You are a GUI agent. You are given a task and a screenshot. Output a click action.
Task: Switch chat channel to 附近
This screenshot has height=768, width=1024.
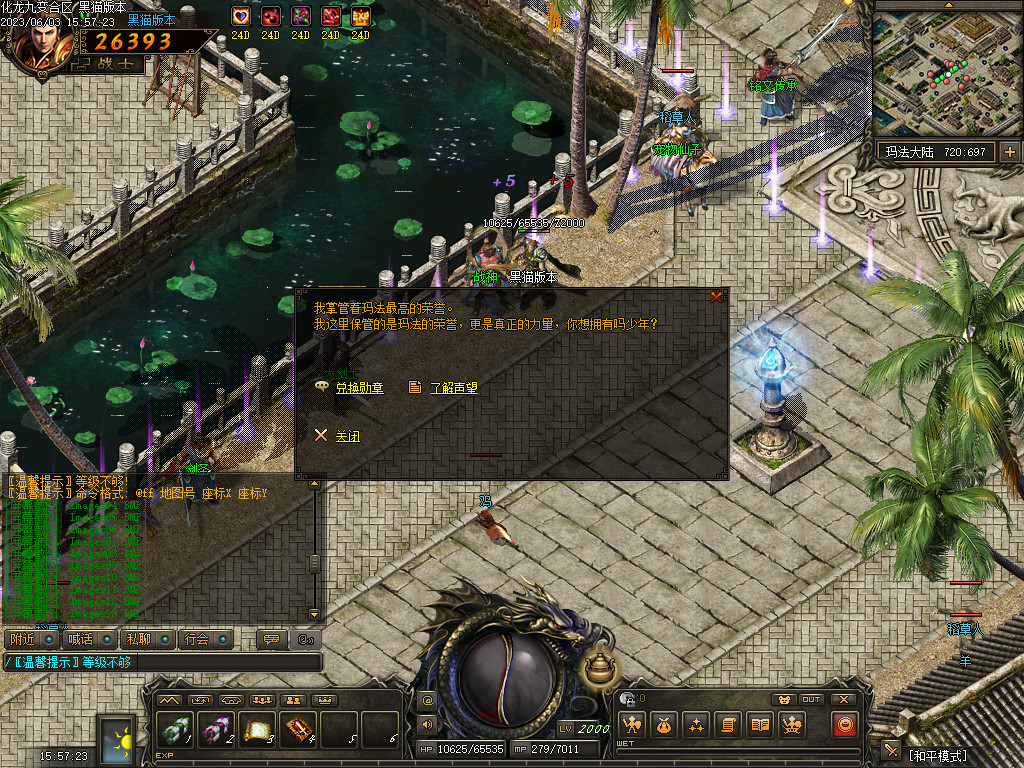(22, 639)
